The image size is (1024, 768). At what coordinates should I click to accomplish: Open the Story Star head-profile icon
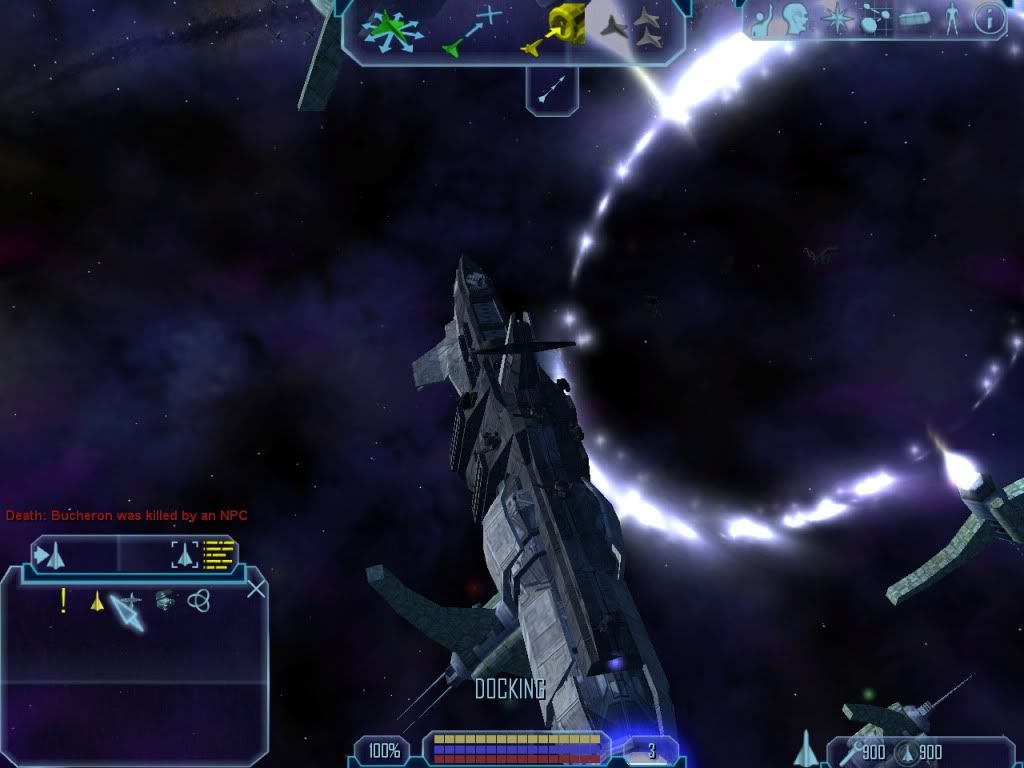pos(795,19)
